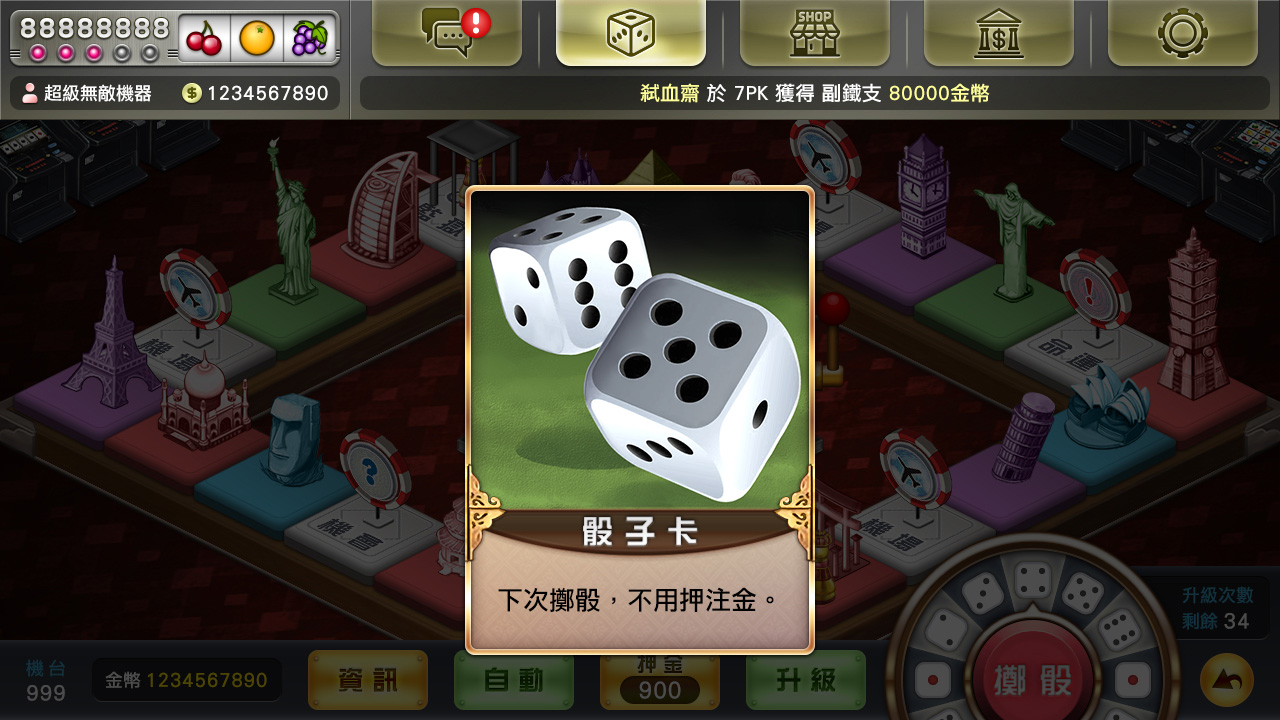Click the slot fruit reel panel

[257, 38]
